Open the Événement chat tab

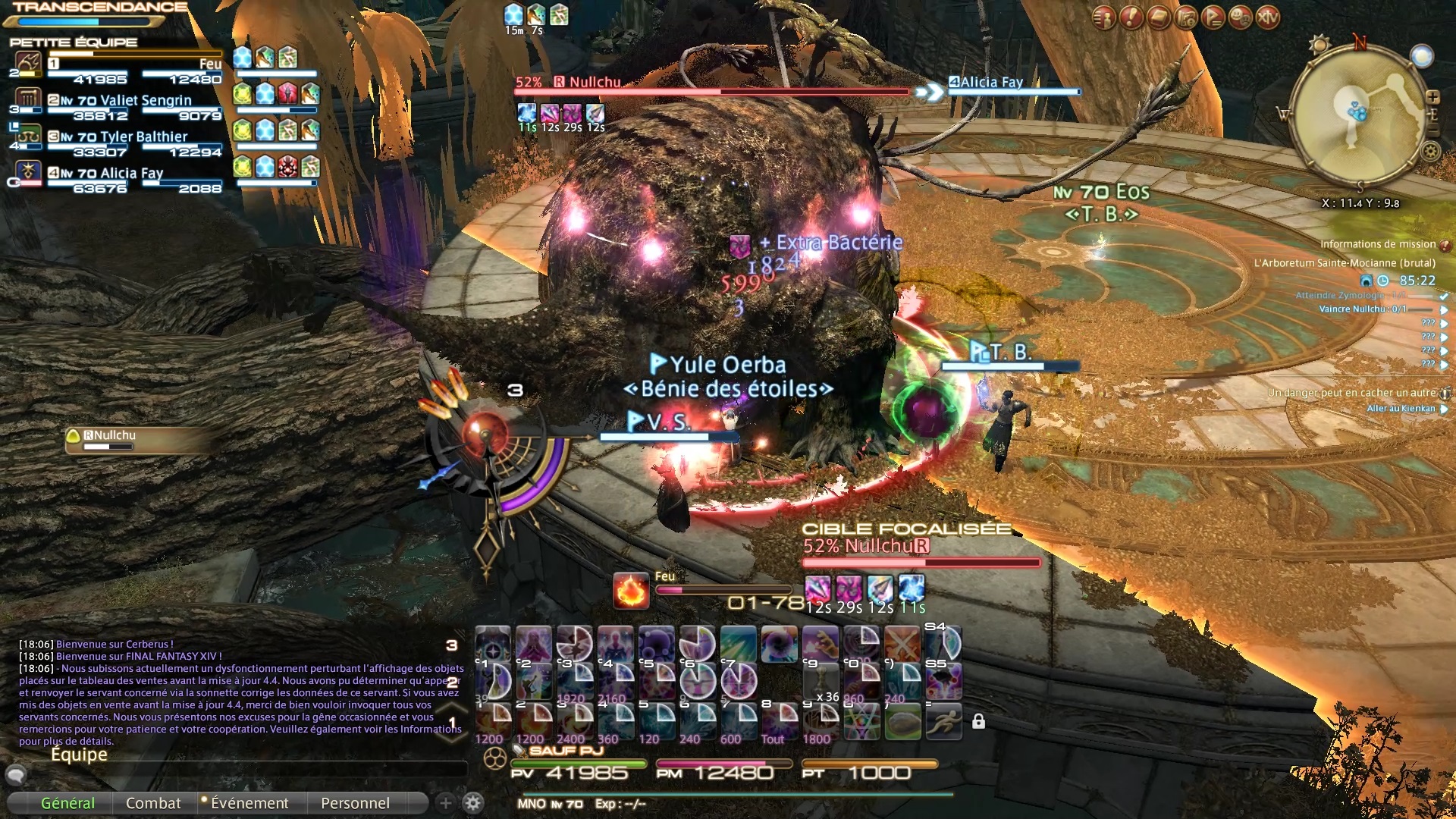tap(249, 803)
